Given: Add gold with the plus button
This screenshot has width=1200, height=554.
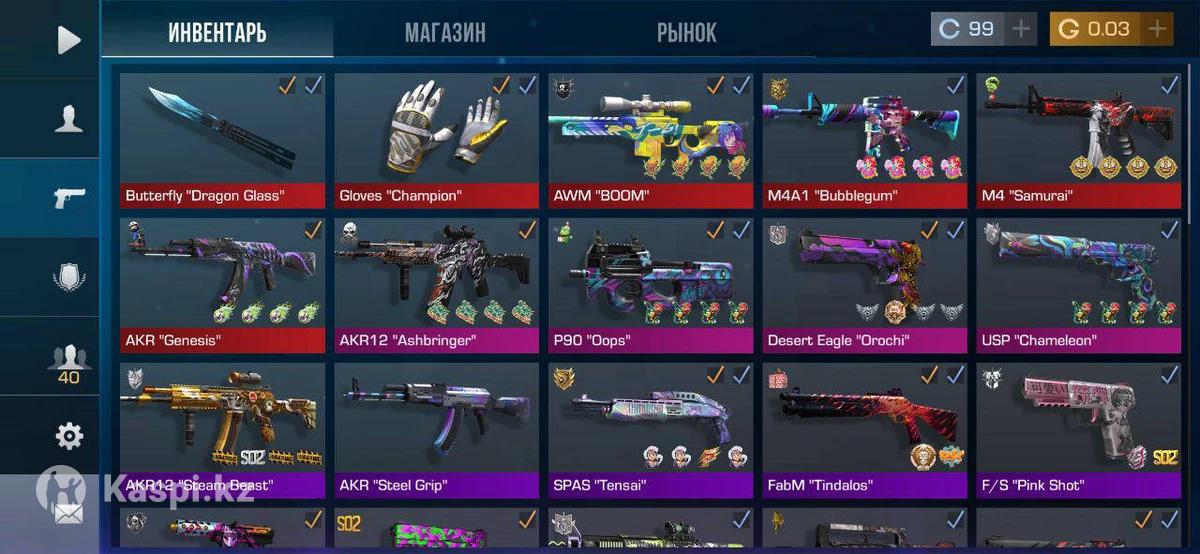Looking at the screenshot, I should [x=1157, y=29].
